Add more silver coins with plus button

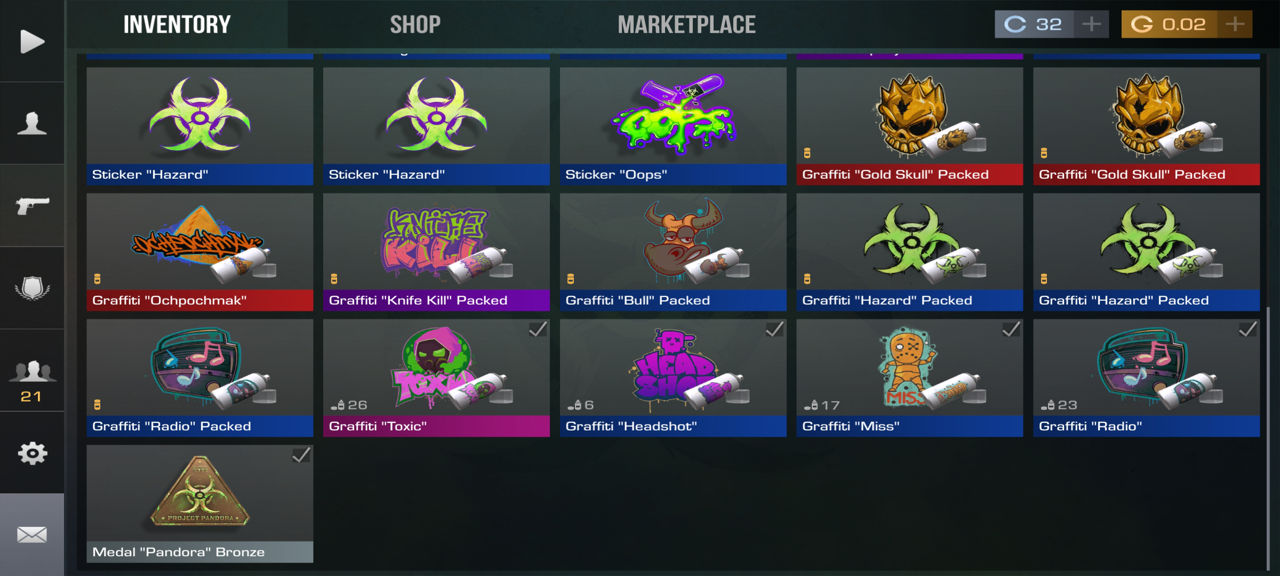click(1091, 24)
